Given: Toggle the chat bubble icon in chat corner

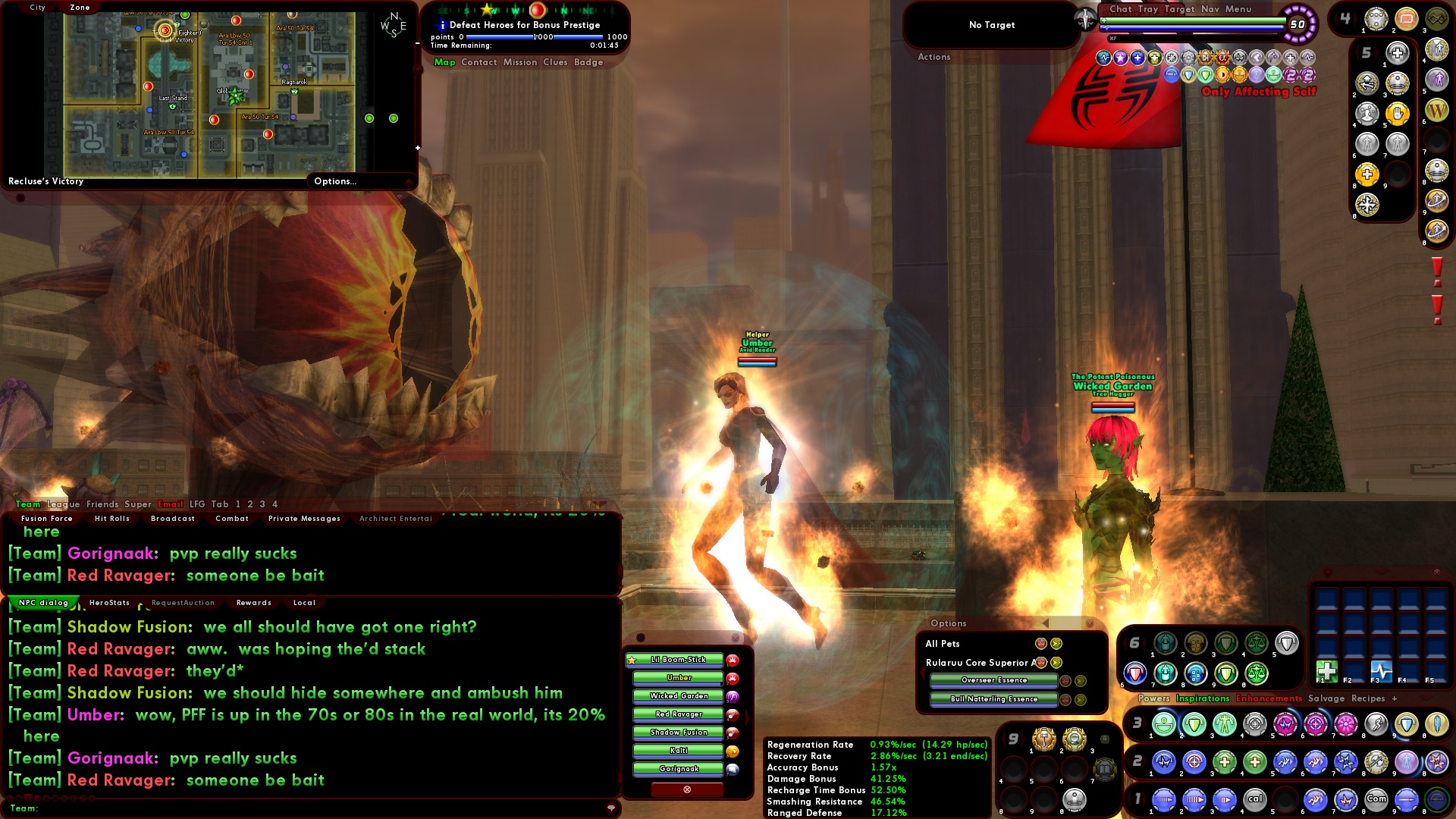Looking at the screenshot, I should coord(611,808).
